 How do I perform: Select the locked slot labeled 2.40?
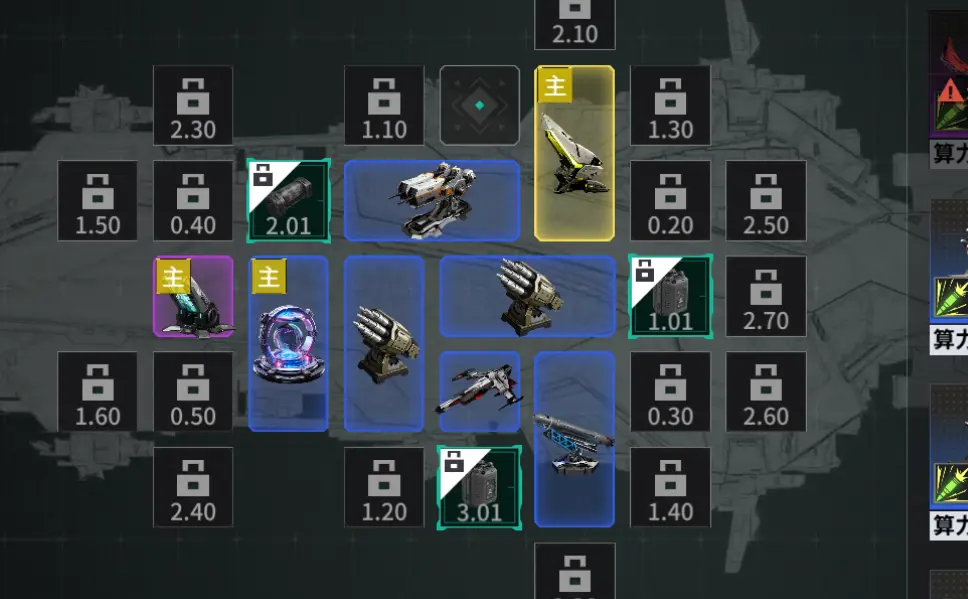(x=193, y=487)
